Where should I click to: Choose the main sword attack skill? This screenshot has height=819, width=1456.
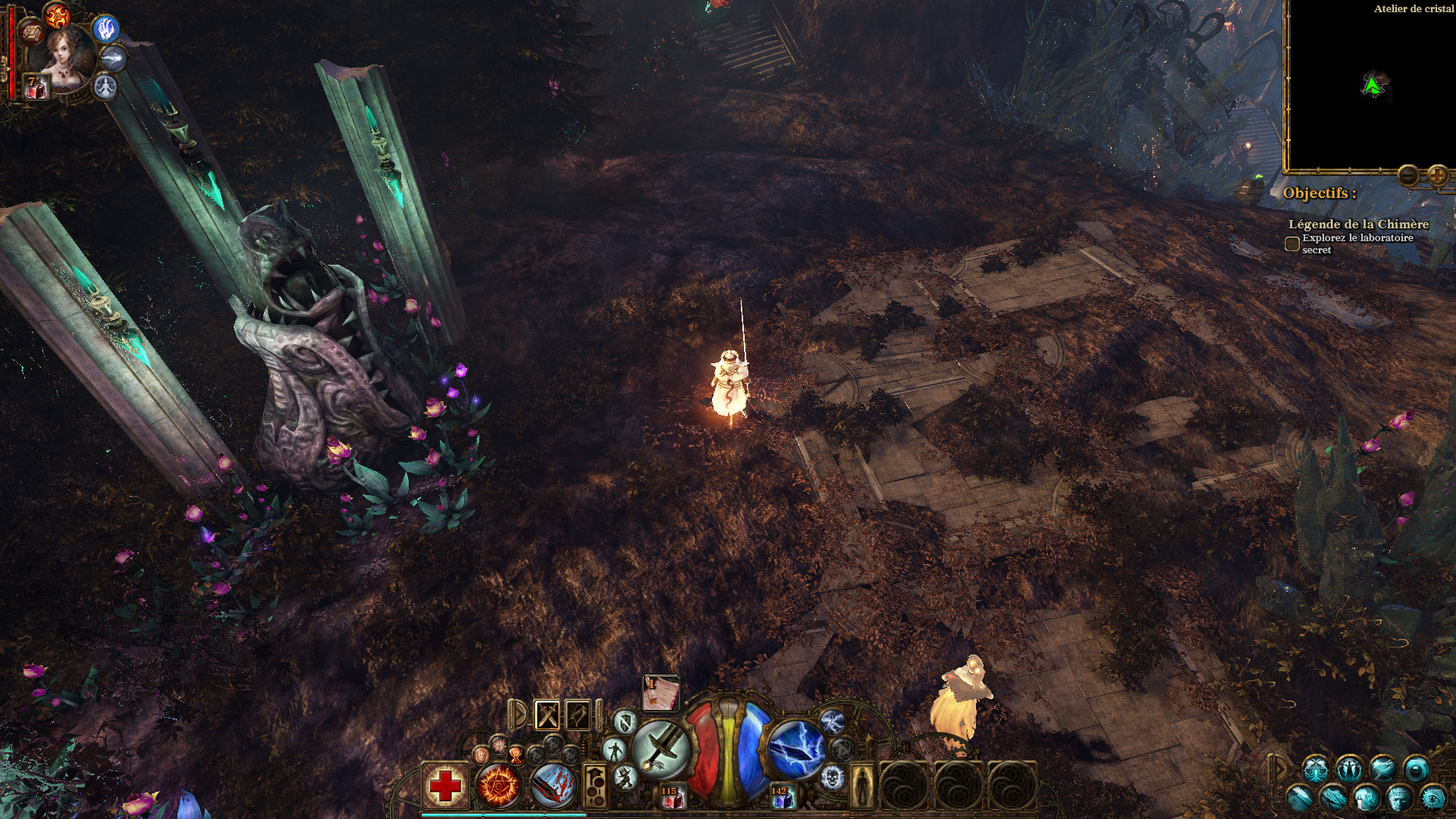click(661, 749)
